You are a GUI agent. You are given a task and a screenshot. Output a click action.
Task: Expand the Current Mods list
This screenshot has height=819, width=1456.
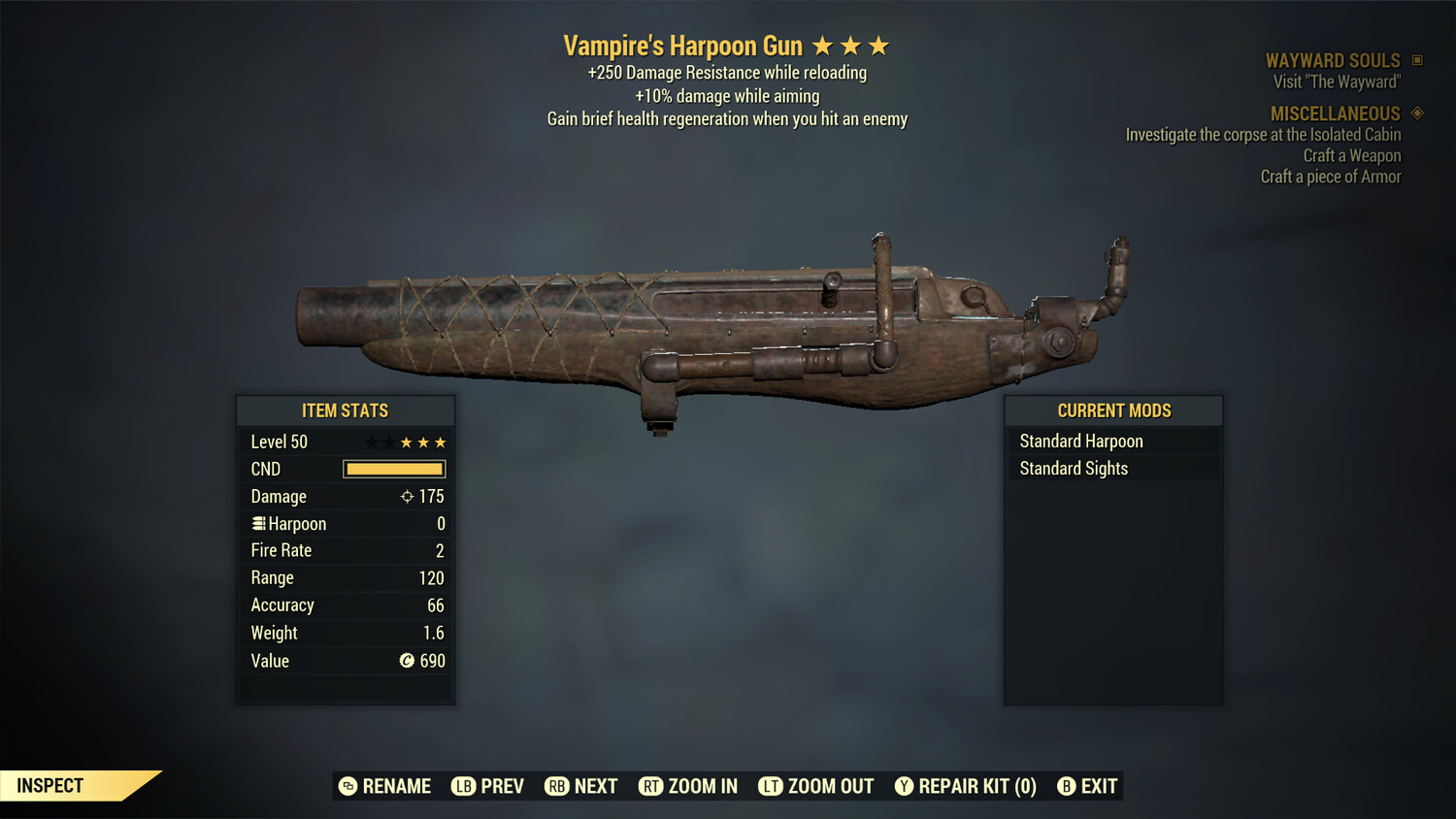pos(1113,409)
